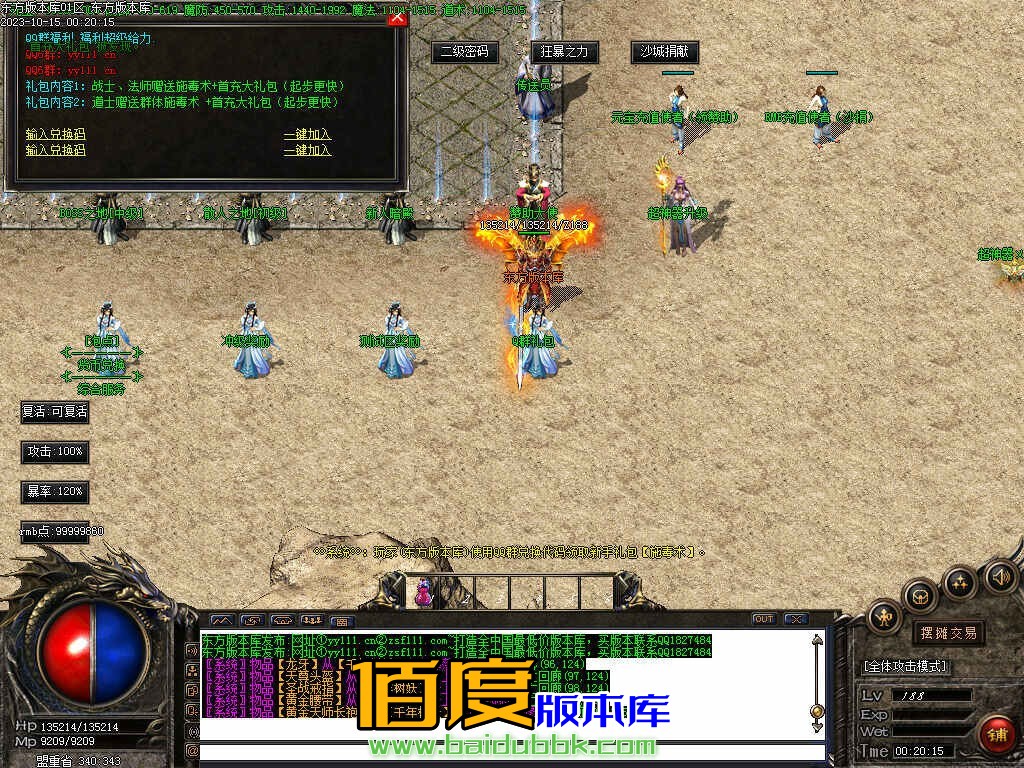Open 摆摊交易 stall trading

948,633
